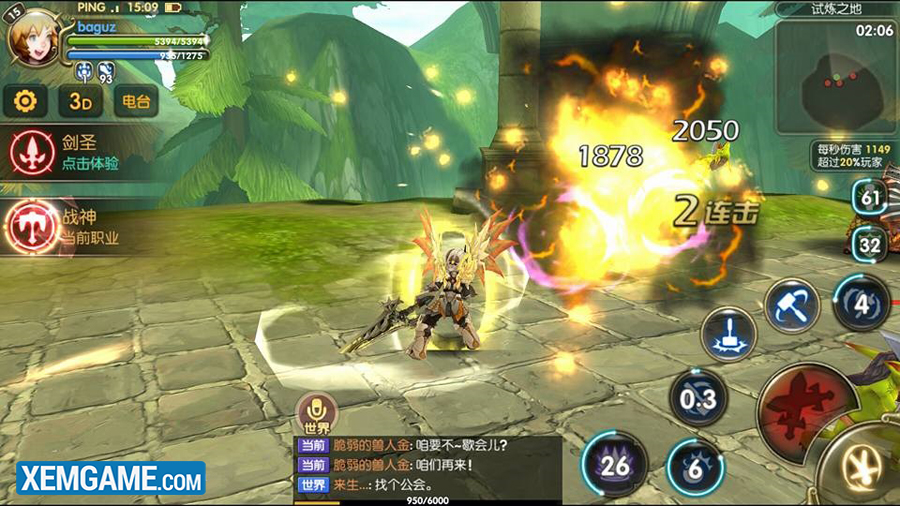Open settings with the gear button
The image size is (900, 506).
click(27, 101)
